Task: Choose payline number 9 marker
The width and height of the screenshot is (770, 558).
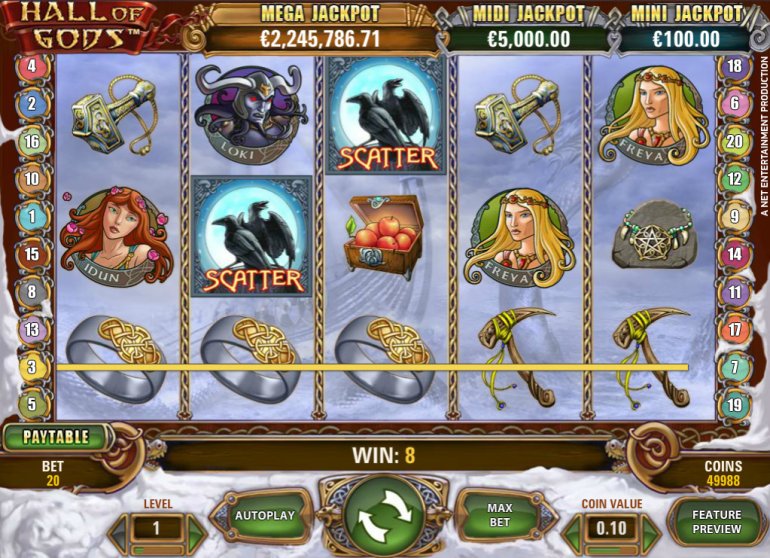Action: click(735, 216)
